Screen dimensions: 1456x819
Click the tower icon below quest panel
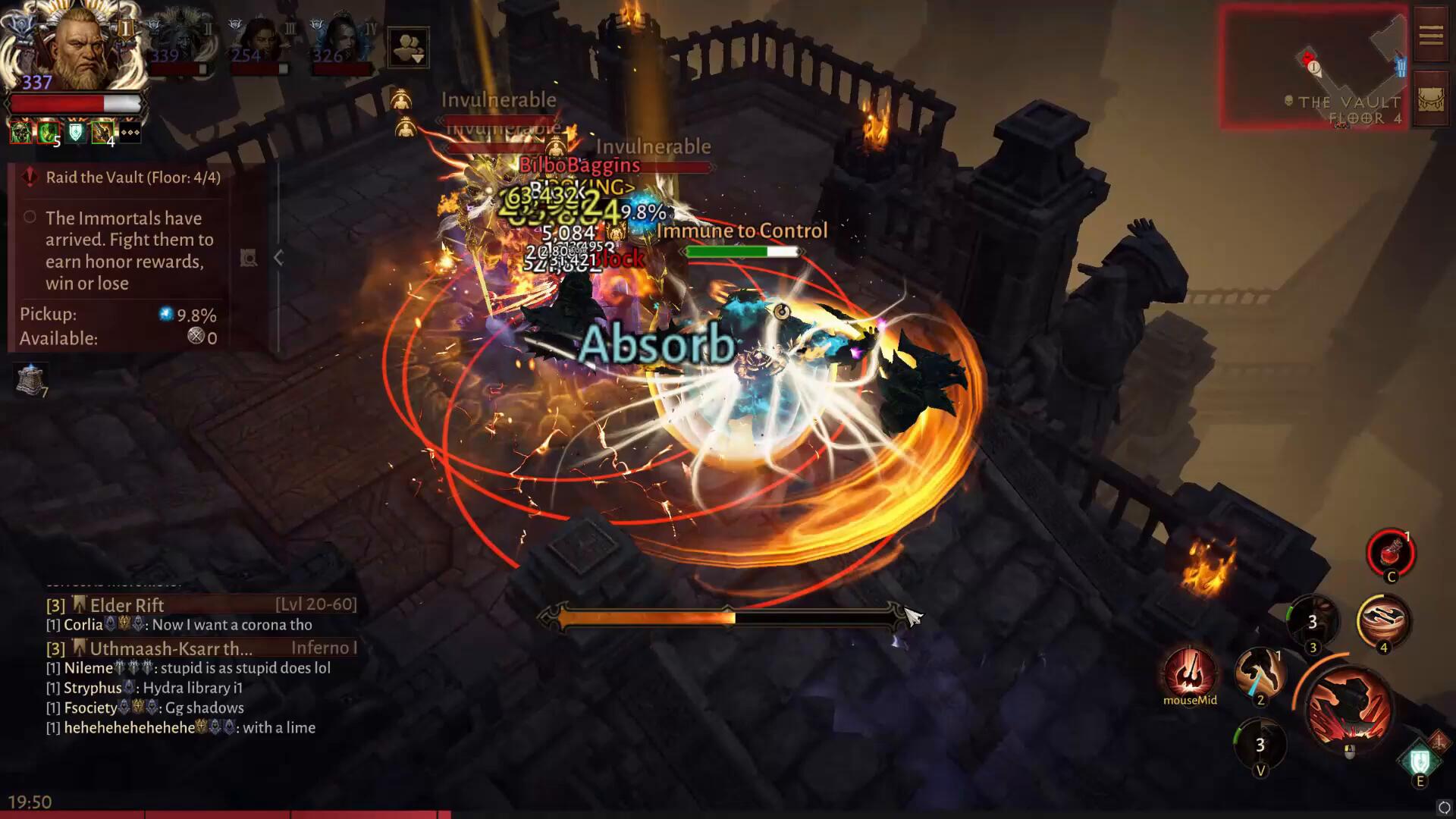31,379
